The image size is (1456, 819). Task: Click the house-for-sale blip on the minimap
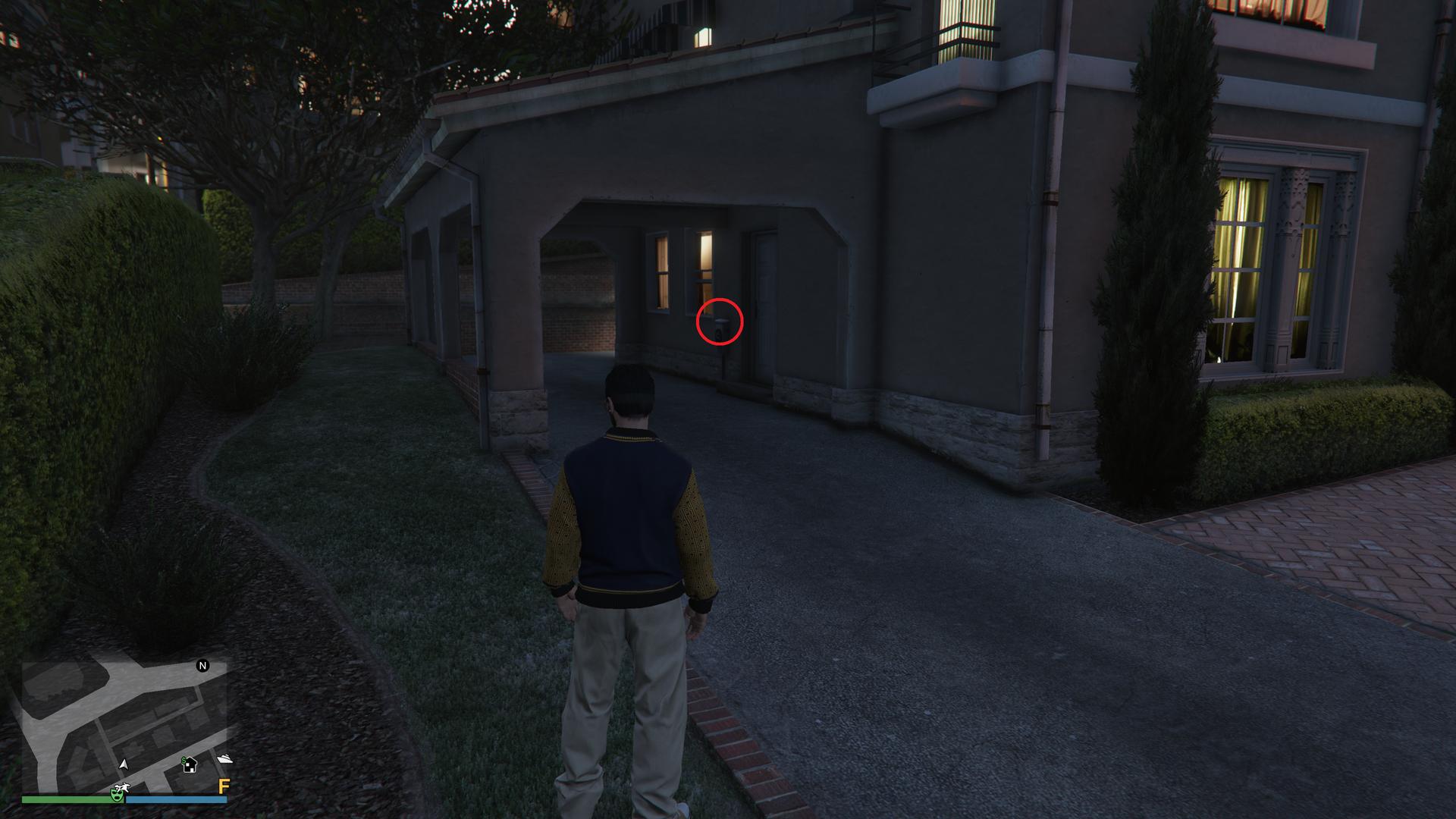(190, 764)
